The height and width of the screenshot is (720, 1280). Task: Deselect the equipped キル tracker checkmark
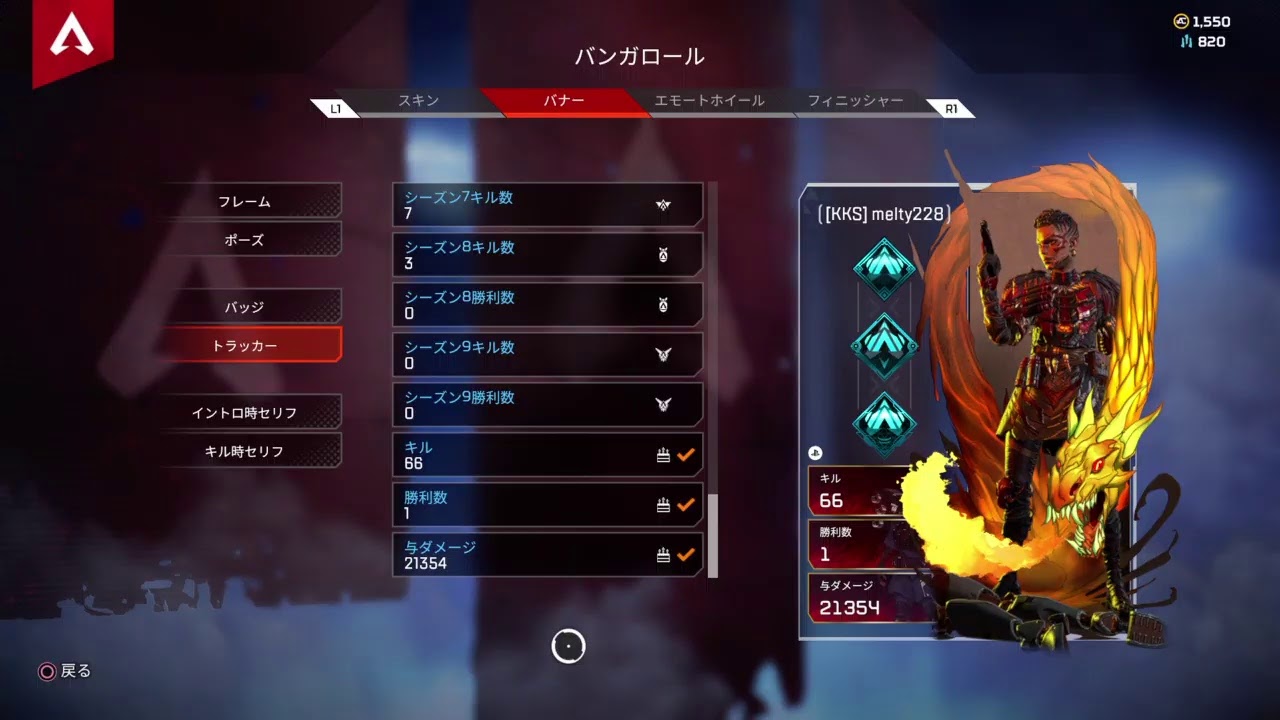[x=684, y=454]
